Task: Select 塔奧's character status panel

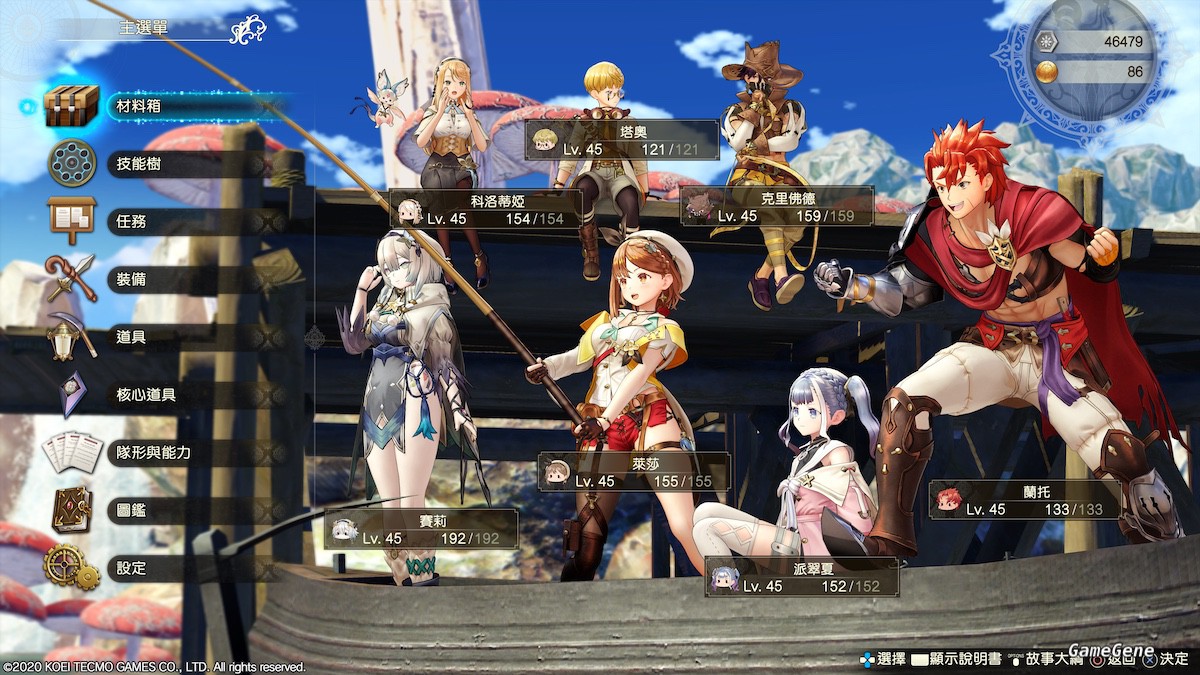Action: click(x=621, y=140)
